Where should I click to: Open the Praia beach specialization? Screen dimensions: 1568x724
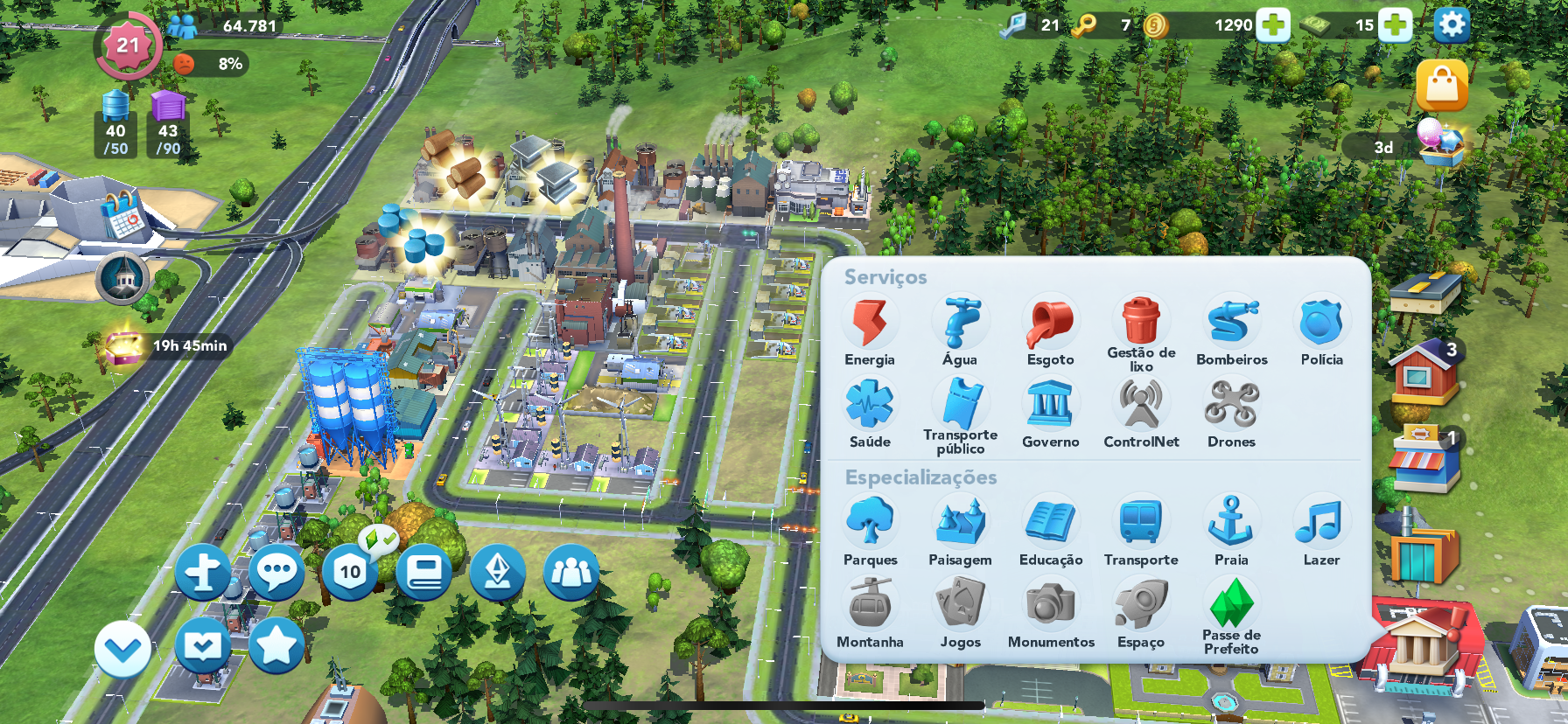1231,523
